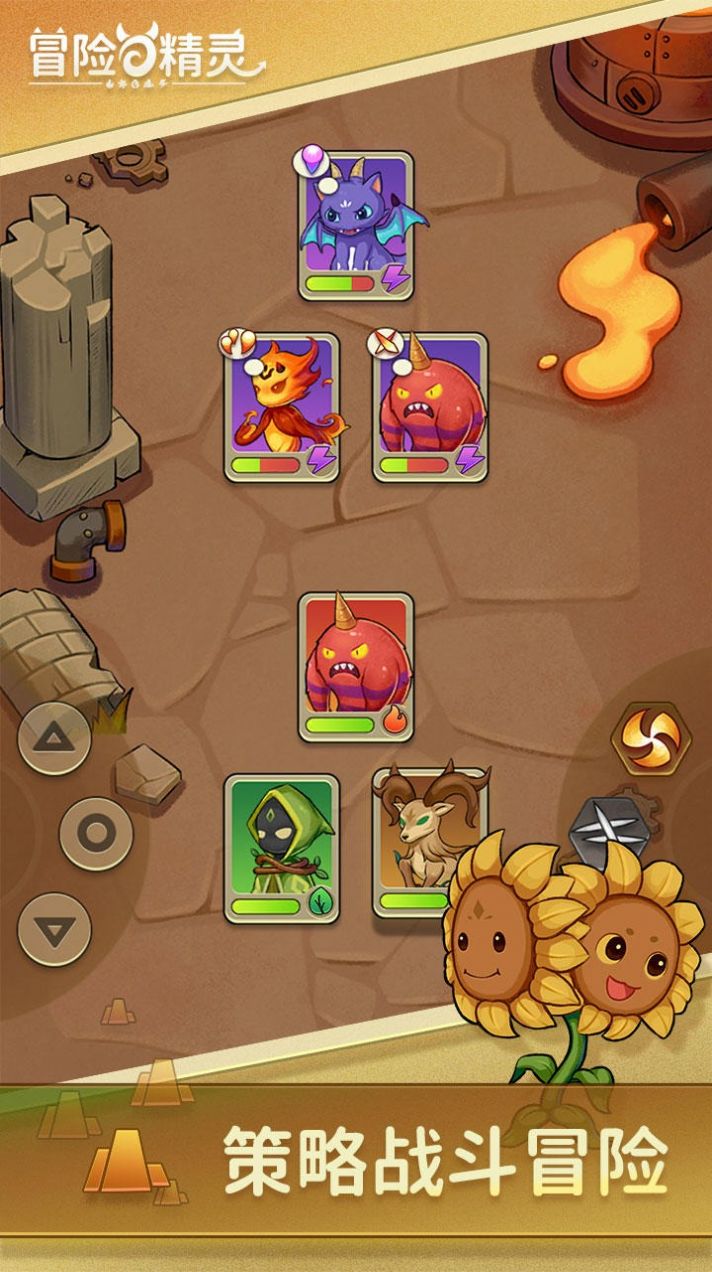
Task: Tap the round circle control button
Action: coord(96,833)
